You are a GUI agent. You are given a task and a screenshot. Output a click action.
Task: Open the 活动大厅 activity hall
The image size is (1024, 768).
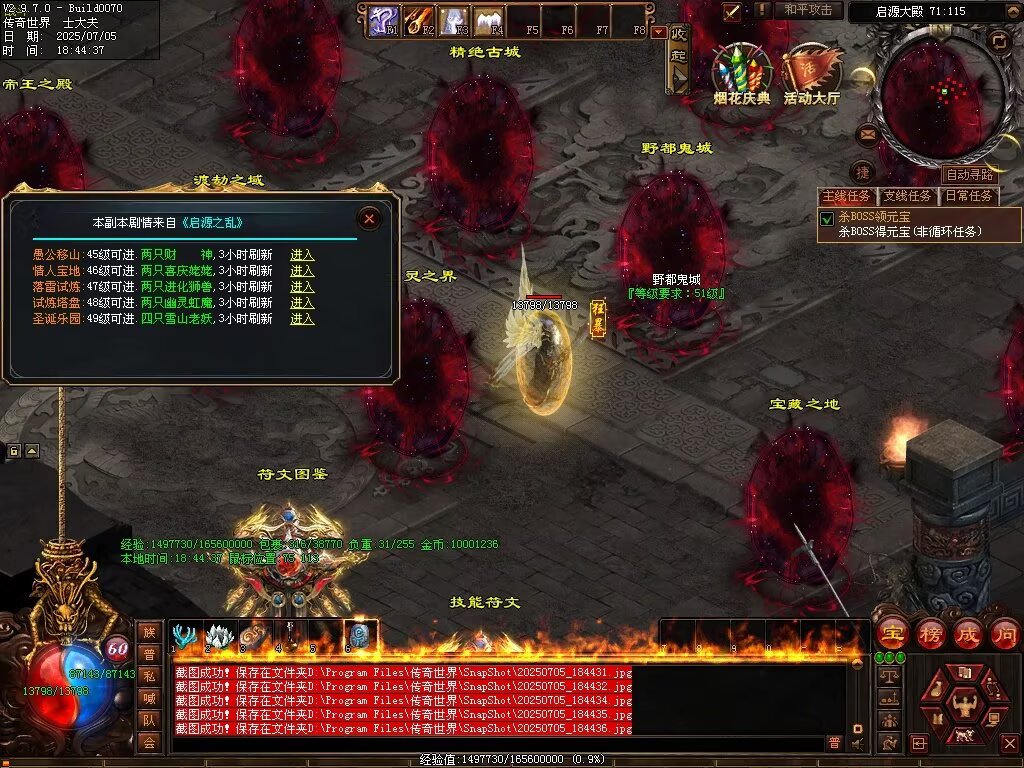click(810, 75)
